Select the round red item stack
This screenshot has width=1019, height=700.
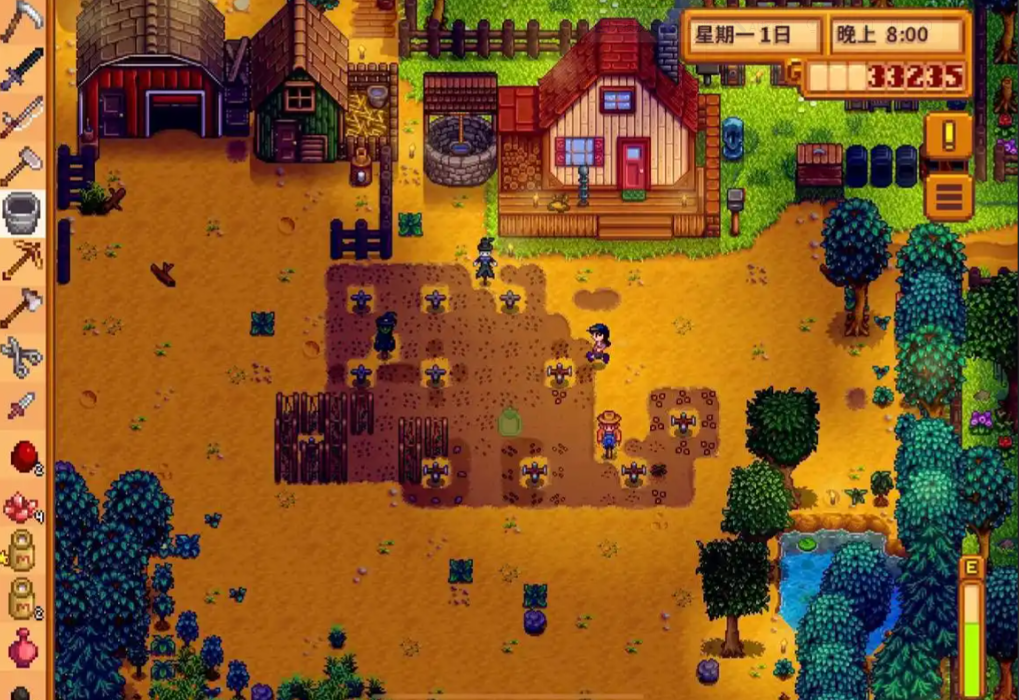coord(21,456)
